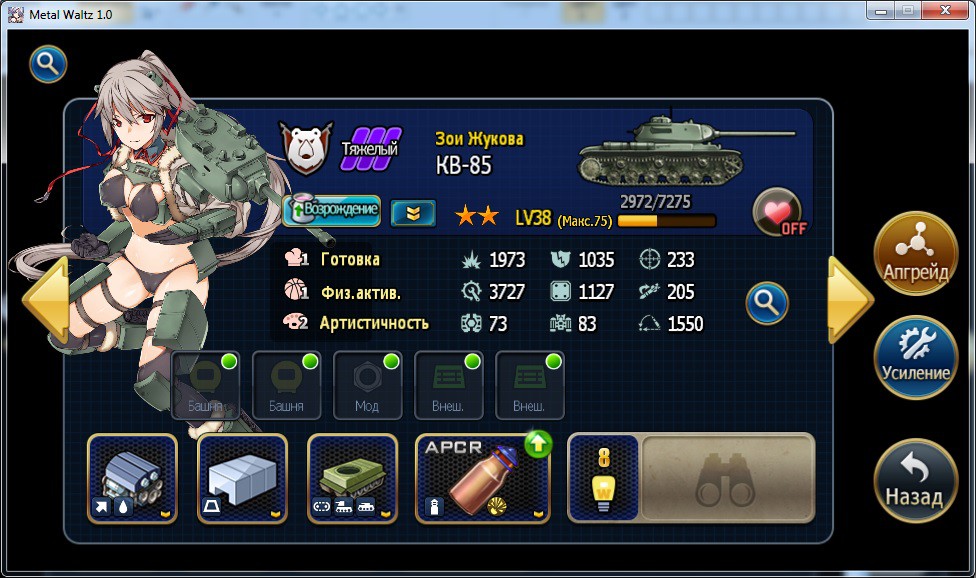This screenshot has height=578, width=976.
Task: Minimize the Metal Waltz window
Action: coord(880,10)
